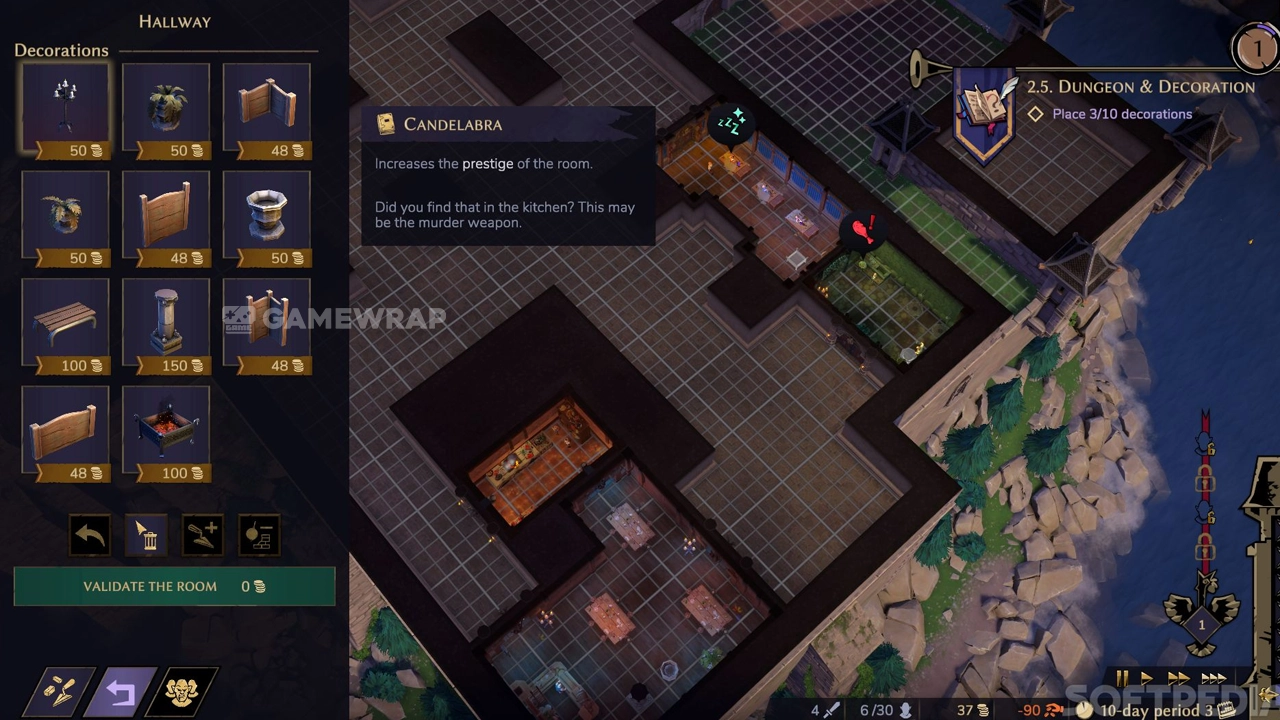Set game speed to double fast-forward
This screenshot has width=1280, height=720.
click(1178, 679)
